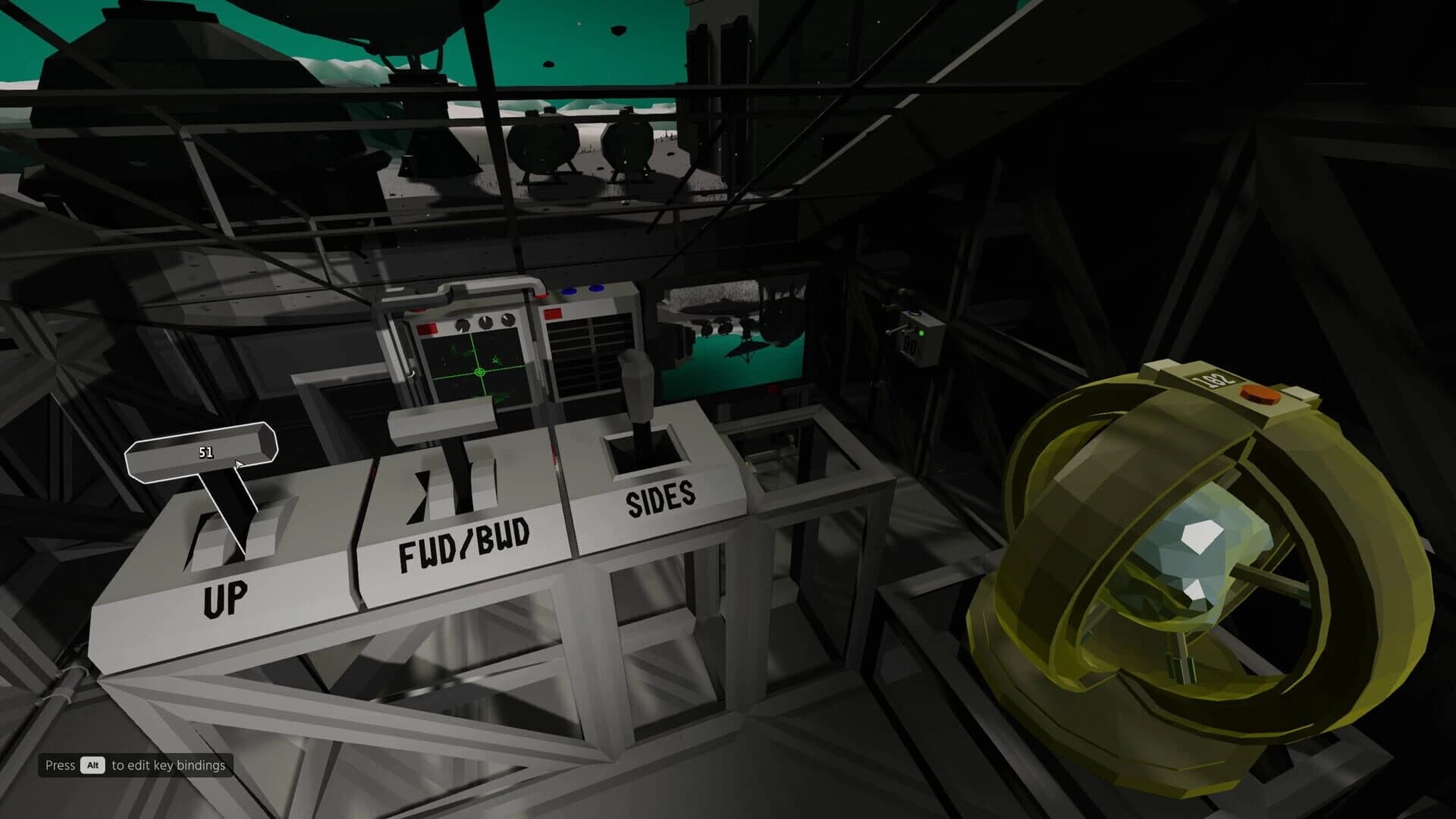Click the green indicator light on the 90 box
1456x819 pixels.
pyautogui.click(x=922, y=333)
